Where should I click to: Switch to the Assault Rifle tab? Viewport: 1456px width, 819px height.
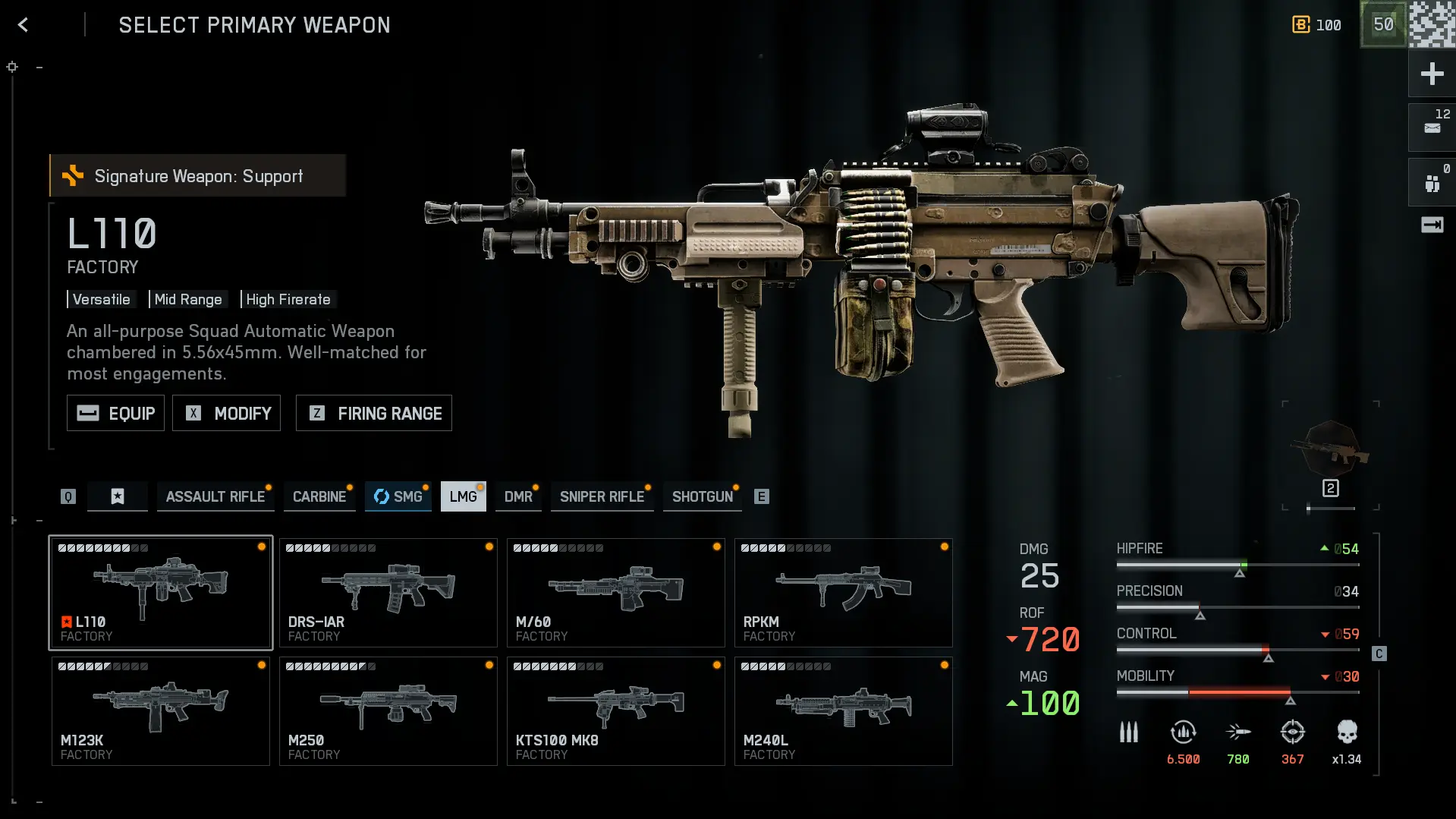pos(215,496)
